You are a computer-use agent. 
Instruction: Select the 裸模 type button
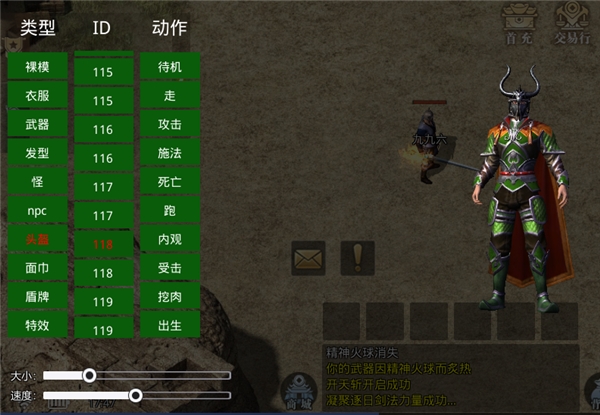[x=38, y=67]
